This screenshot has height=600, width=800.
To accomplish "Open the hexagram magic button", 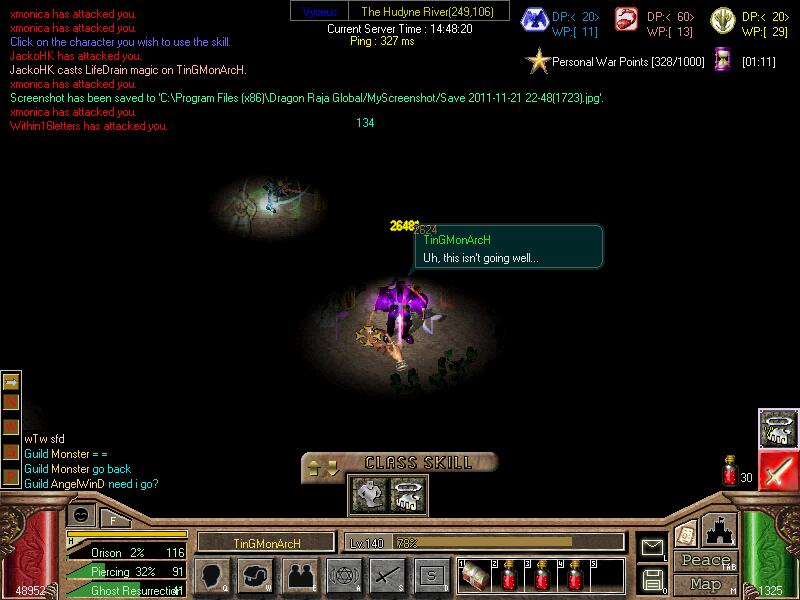I will coord(344,575).
